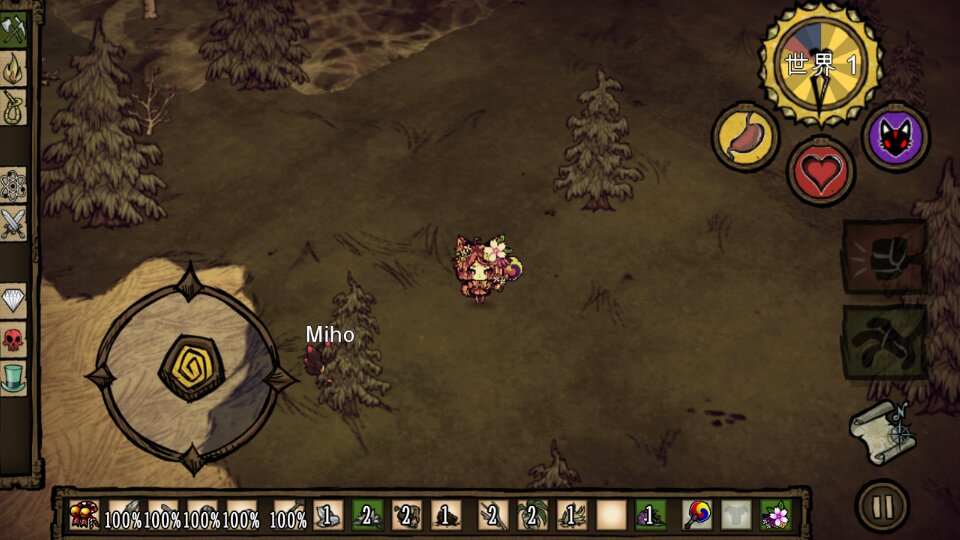Pause the game
The width and height of the screenshot is (960, 540).
882,506
